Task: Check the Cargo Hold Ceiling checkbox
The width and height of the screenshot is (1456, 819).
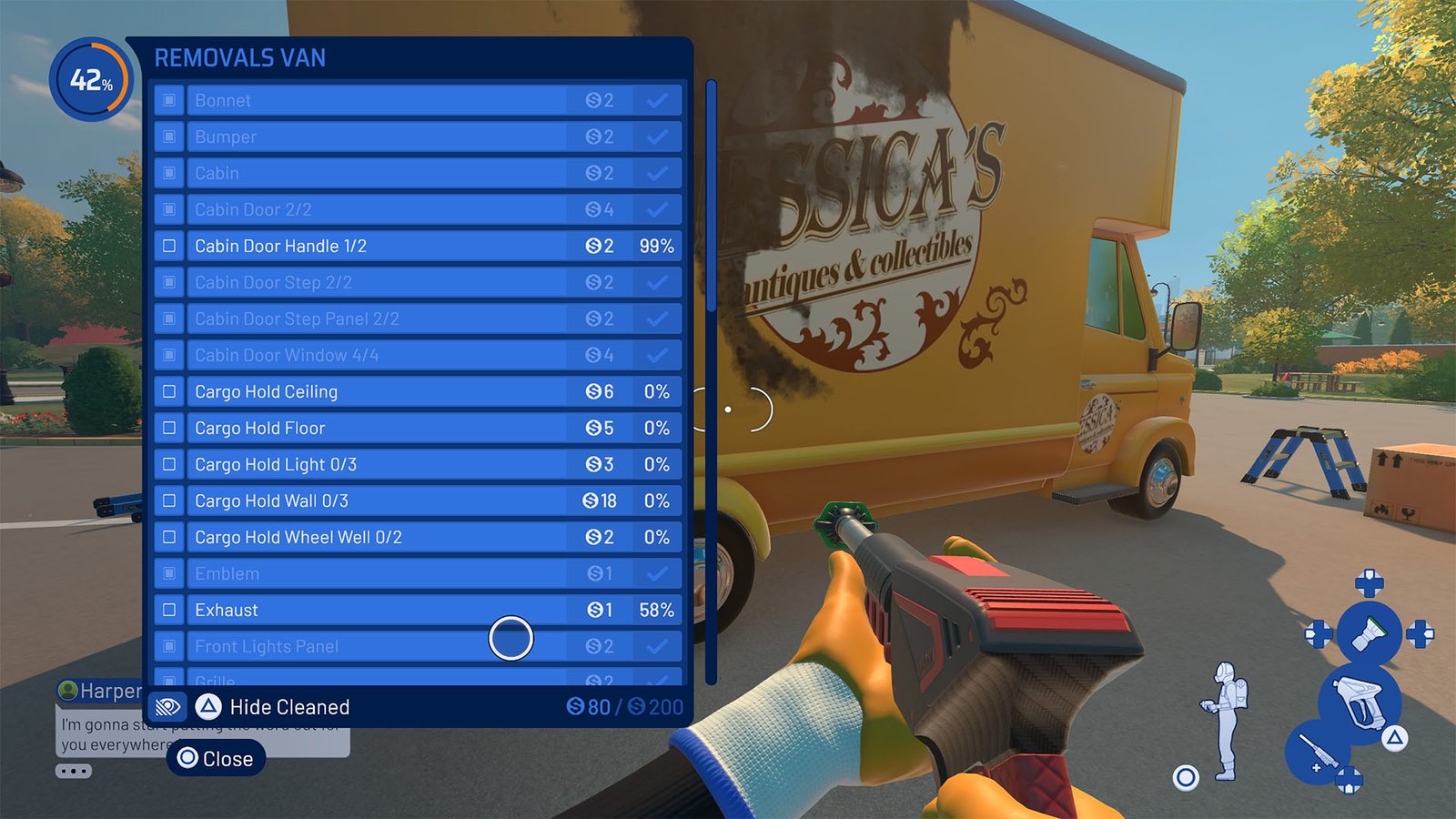Action: point(169,391)
